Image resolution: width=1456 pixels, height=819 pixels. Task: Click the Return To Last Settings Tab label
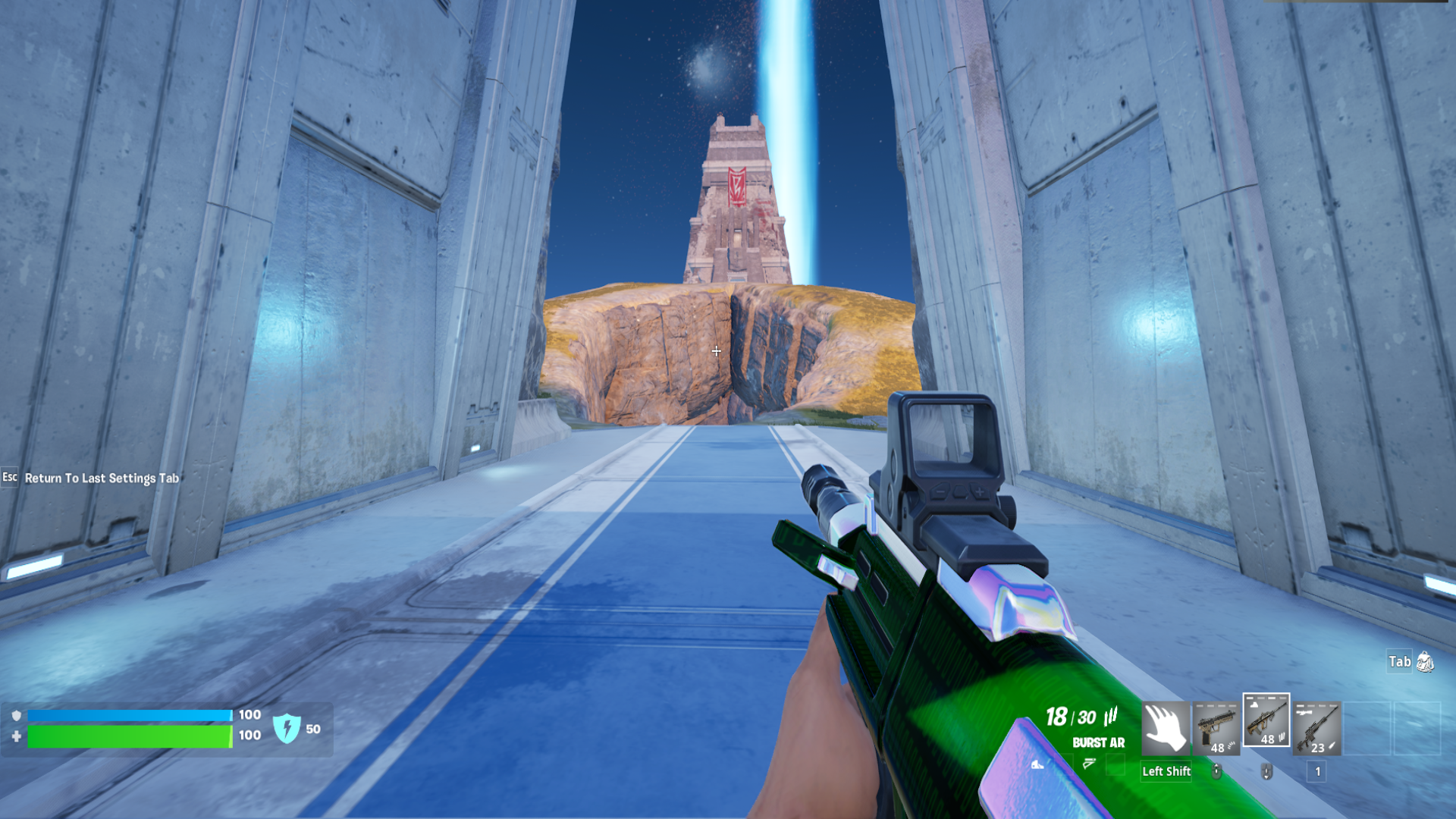(x=102, y=478)
